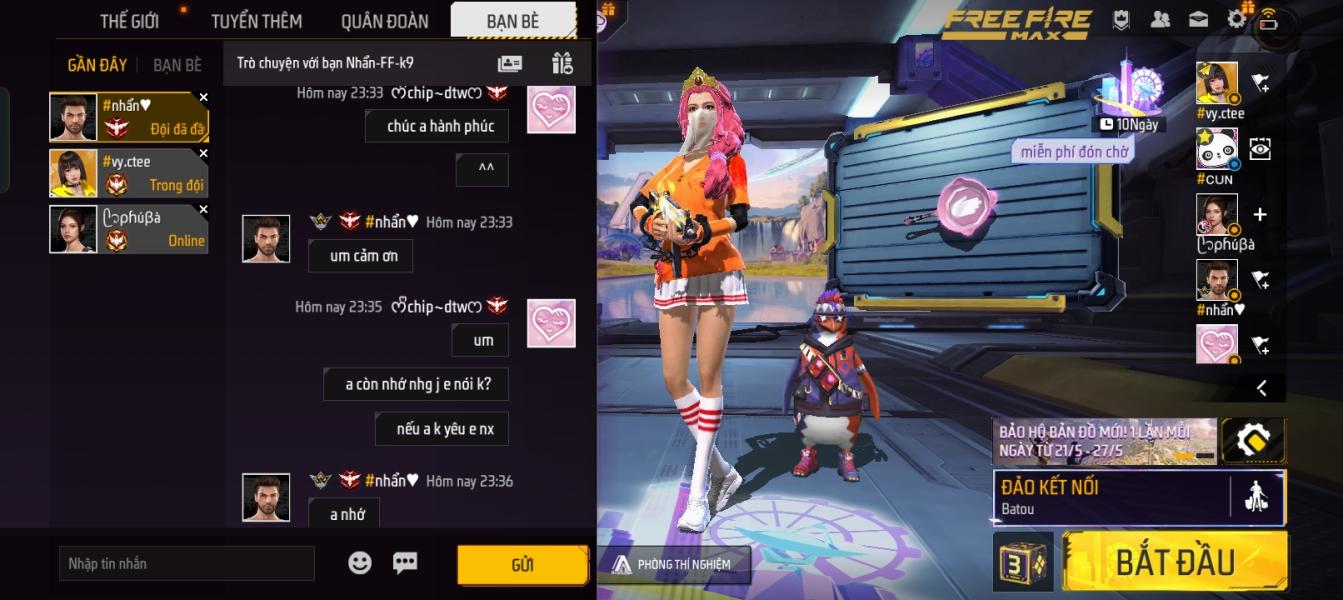Click the message input field
Viewport: 1343px width, 600px height.
pos(187,563)
